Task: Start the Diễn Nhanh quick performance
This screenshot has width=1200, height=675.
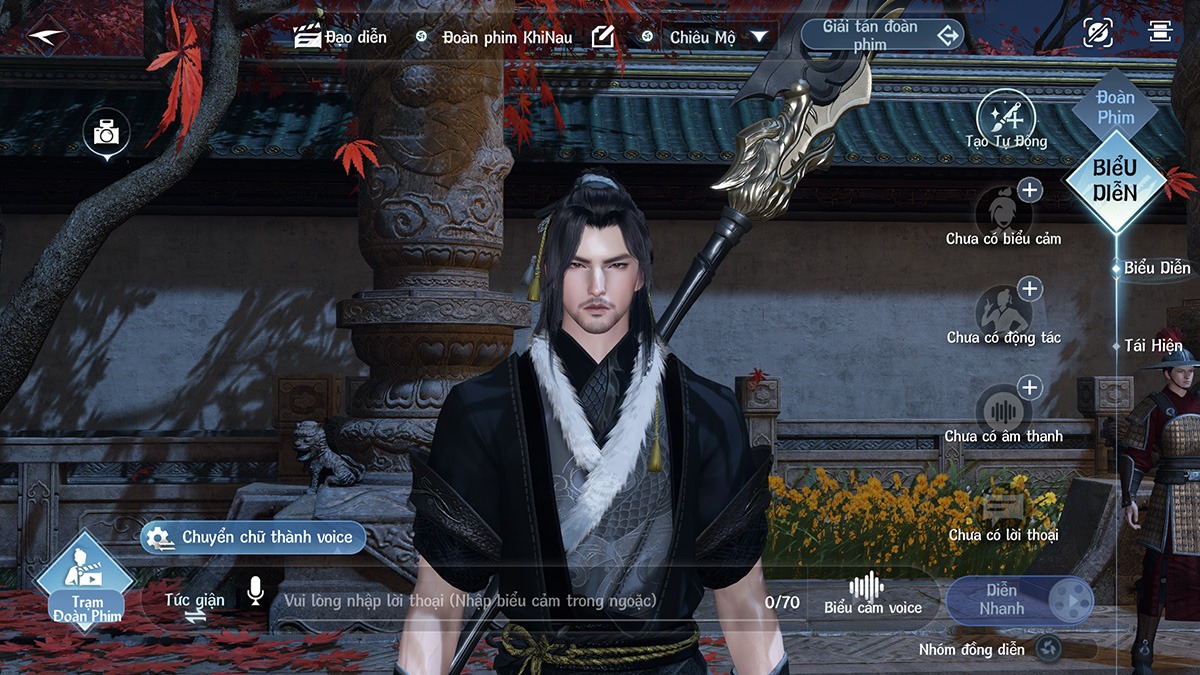Action: 1019,600
